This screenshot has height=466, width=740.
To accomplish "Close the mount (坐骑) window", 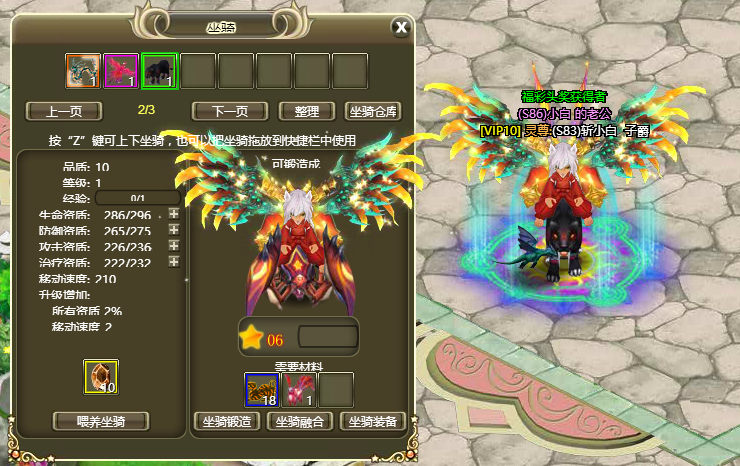I will (401, 27).
